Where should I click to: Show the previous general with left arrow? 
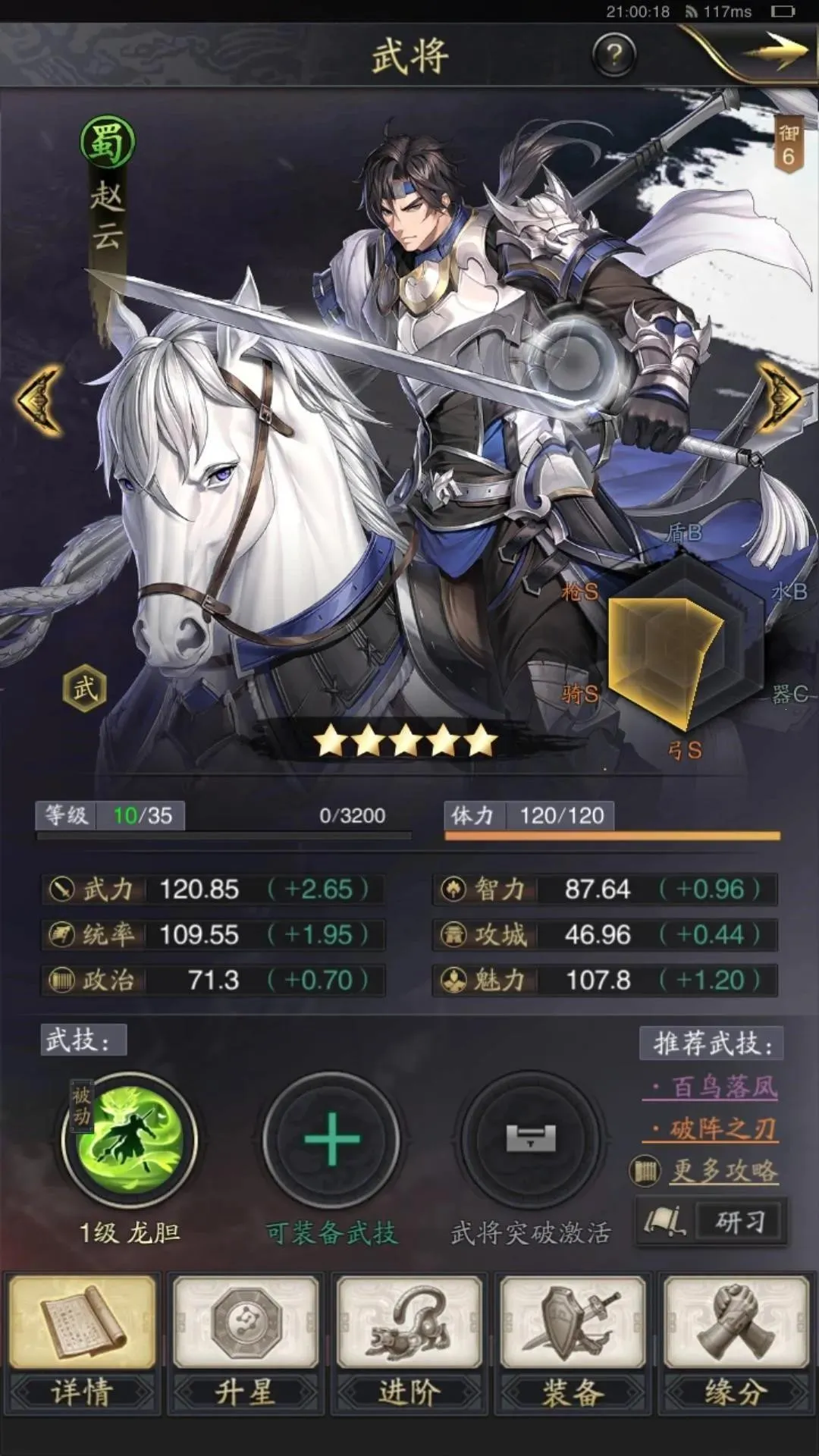pyautogui.click(x=39, y=400)
